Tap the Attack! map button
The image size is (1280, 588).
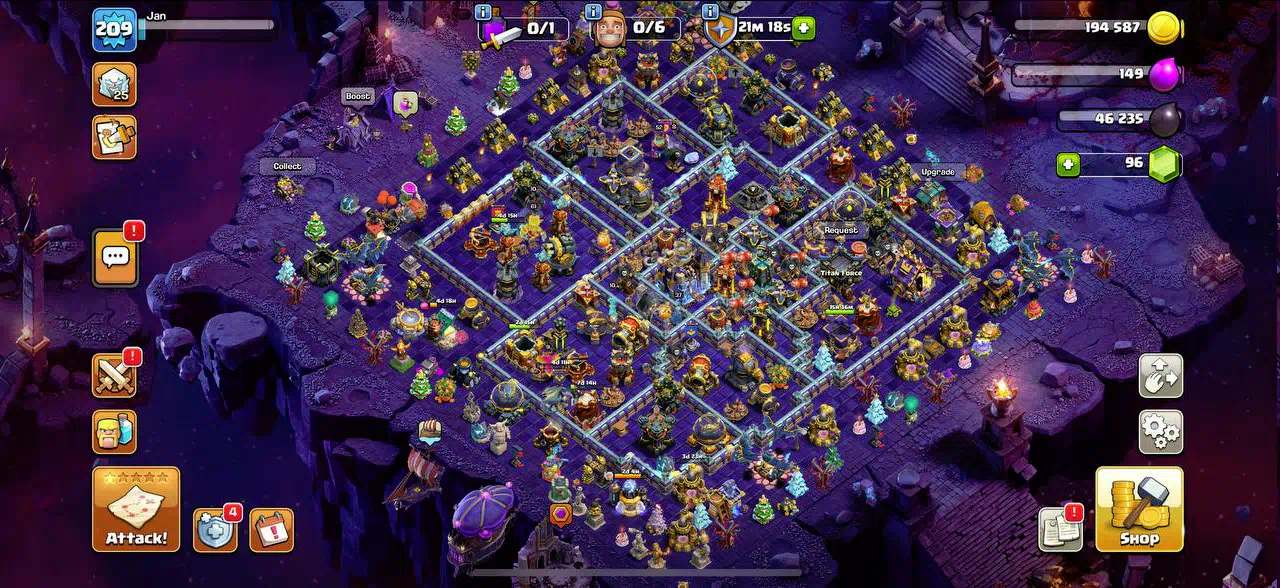coord(136,509)
